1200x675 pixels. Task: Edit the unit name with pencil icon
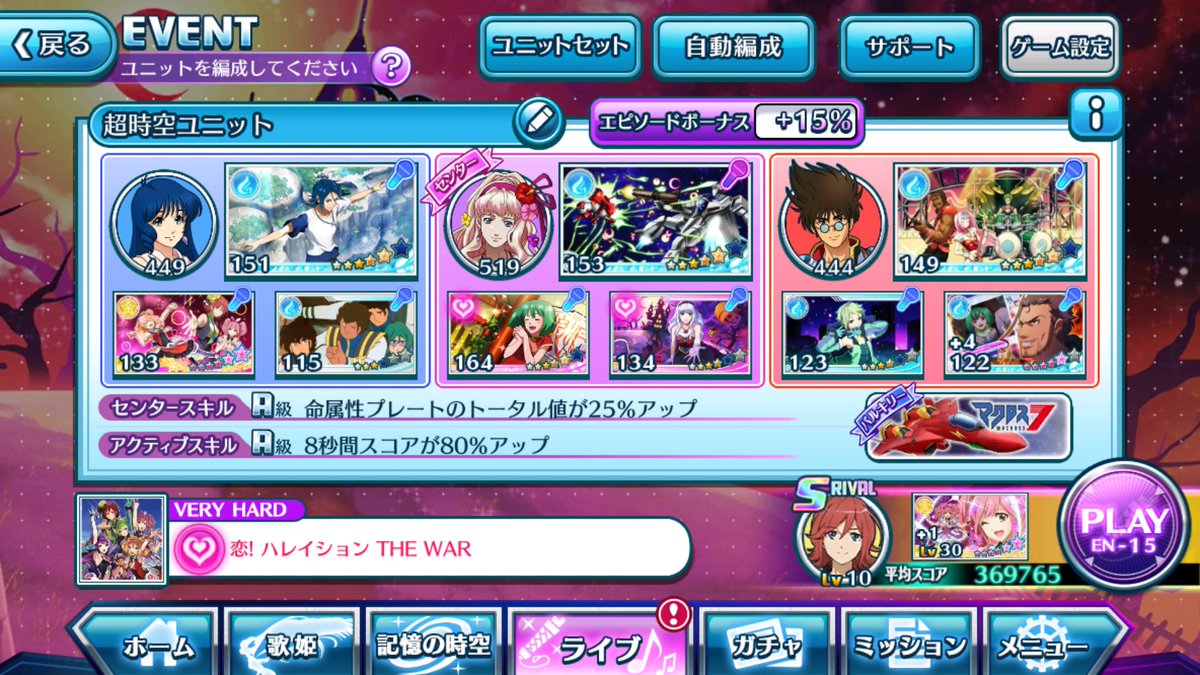tap(538, 122)
